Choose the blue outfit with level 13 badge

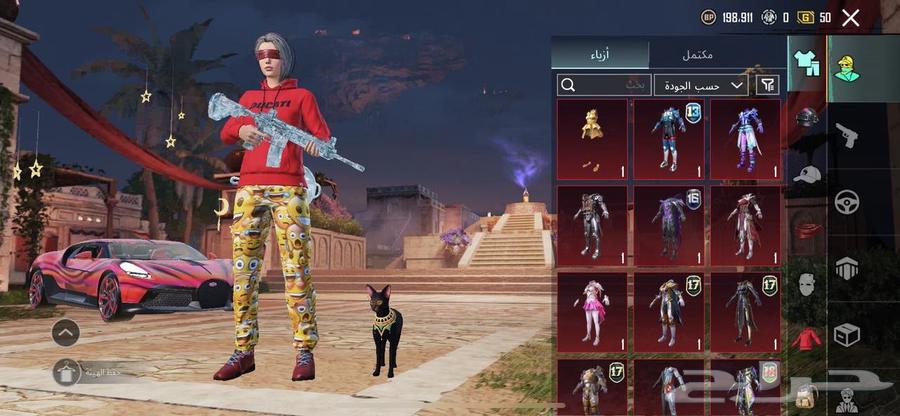click(668, 138)
